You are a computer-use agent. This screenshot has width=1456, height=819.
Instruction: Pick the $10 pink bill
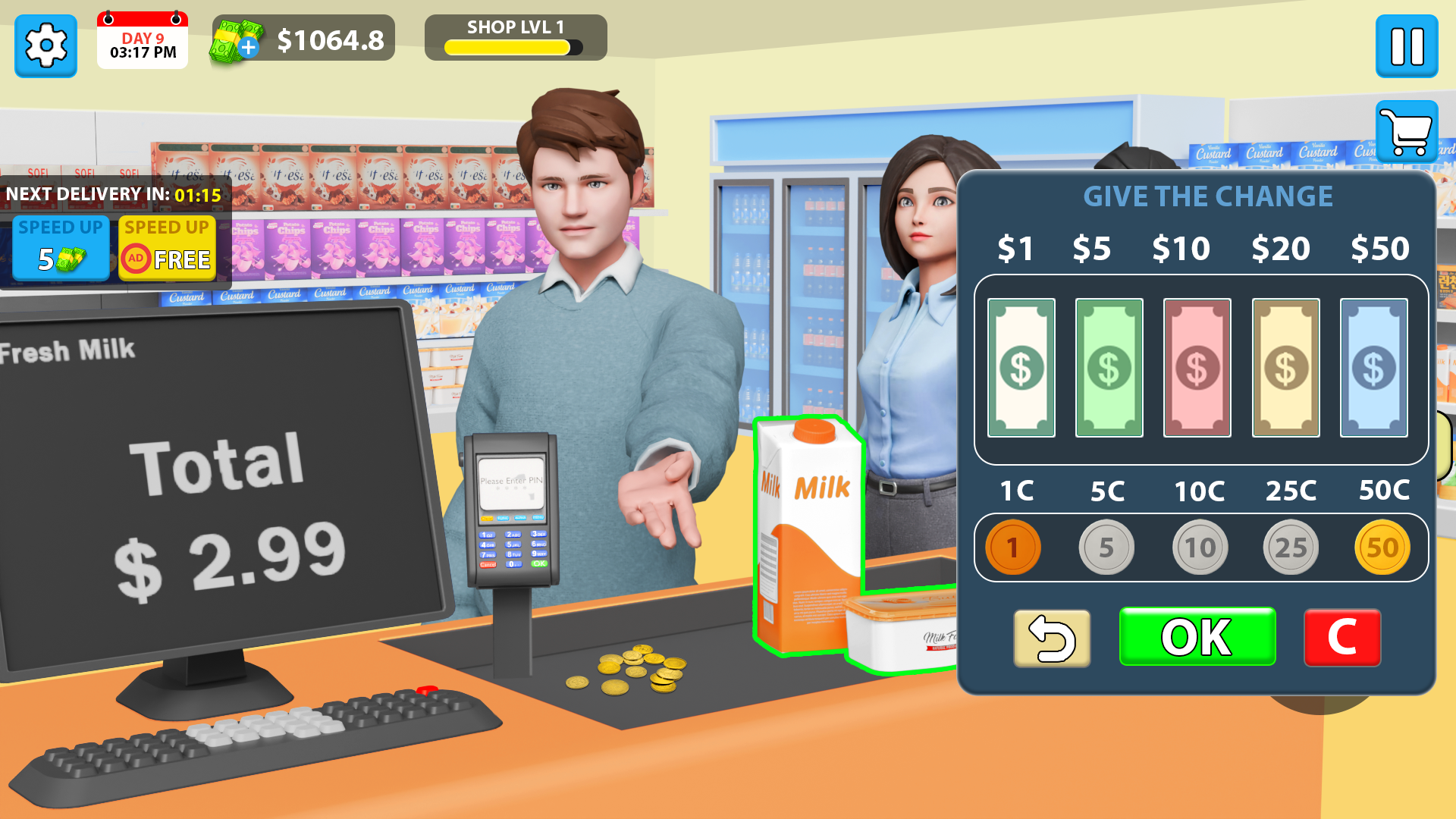tap(1197, 368)
